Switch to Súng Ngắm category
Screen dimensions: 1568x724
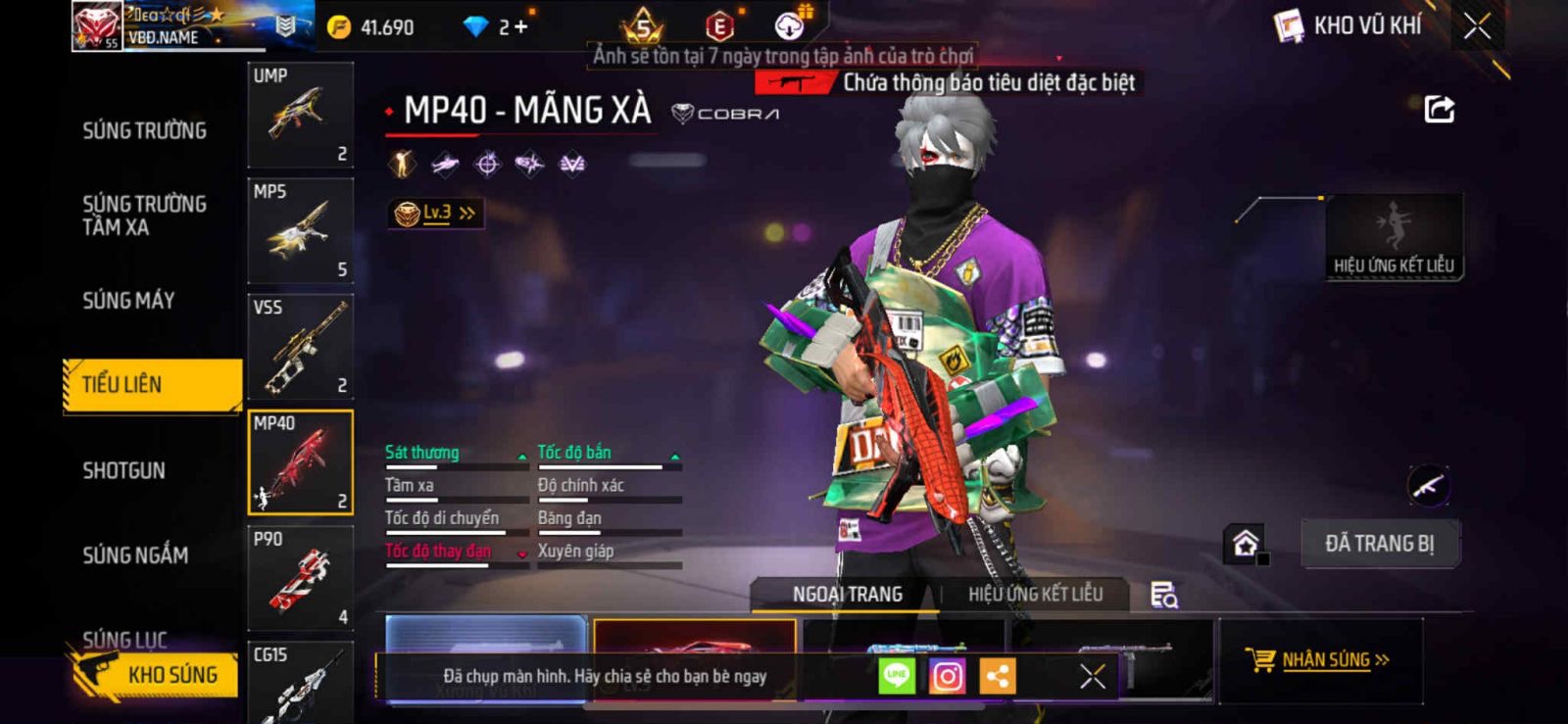click(135, 555)
